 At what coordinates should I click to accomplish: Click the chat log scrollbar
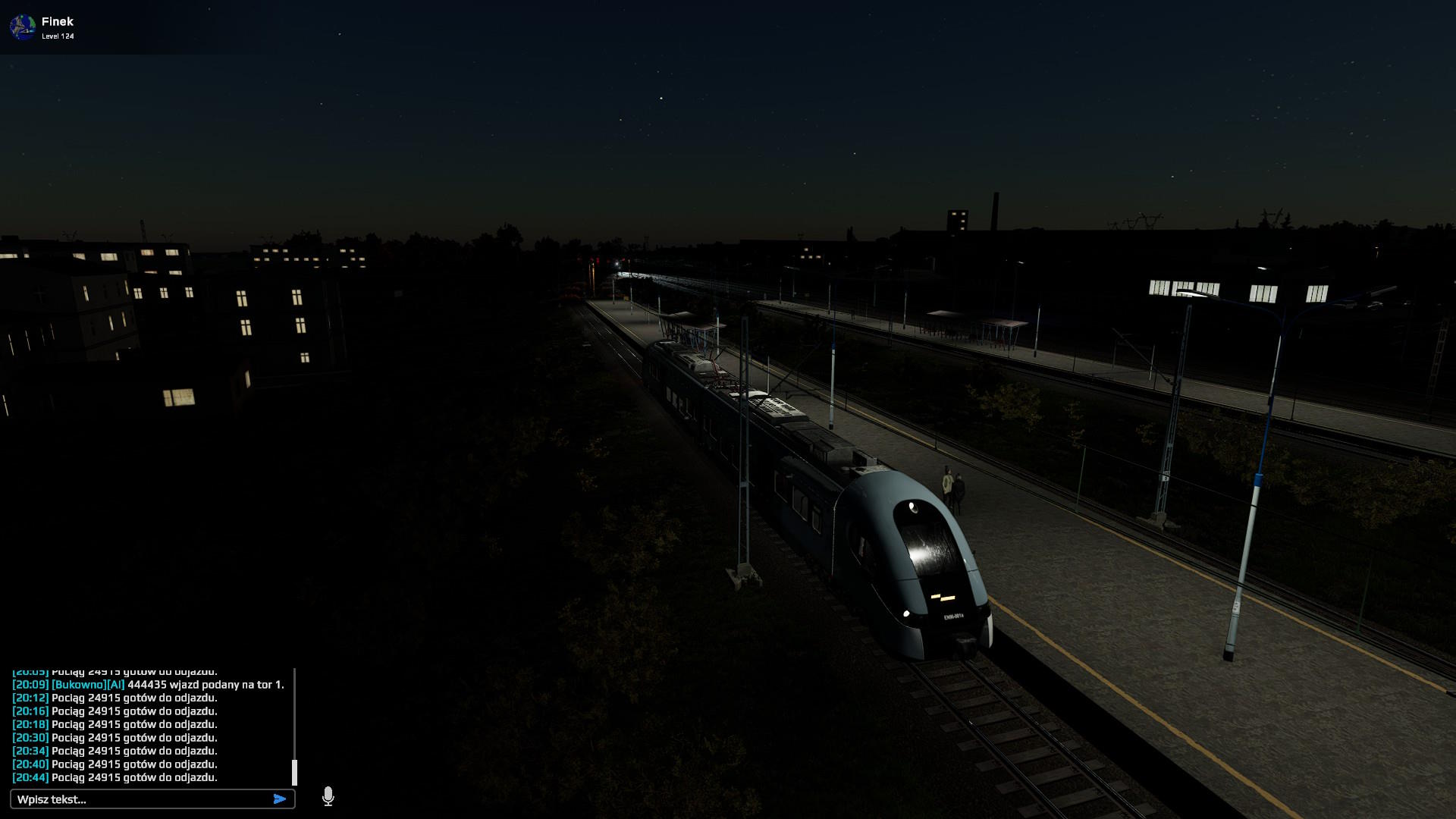(294, 772)
